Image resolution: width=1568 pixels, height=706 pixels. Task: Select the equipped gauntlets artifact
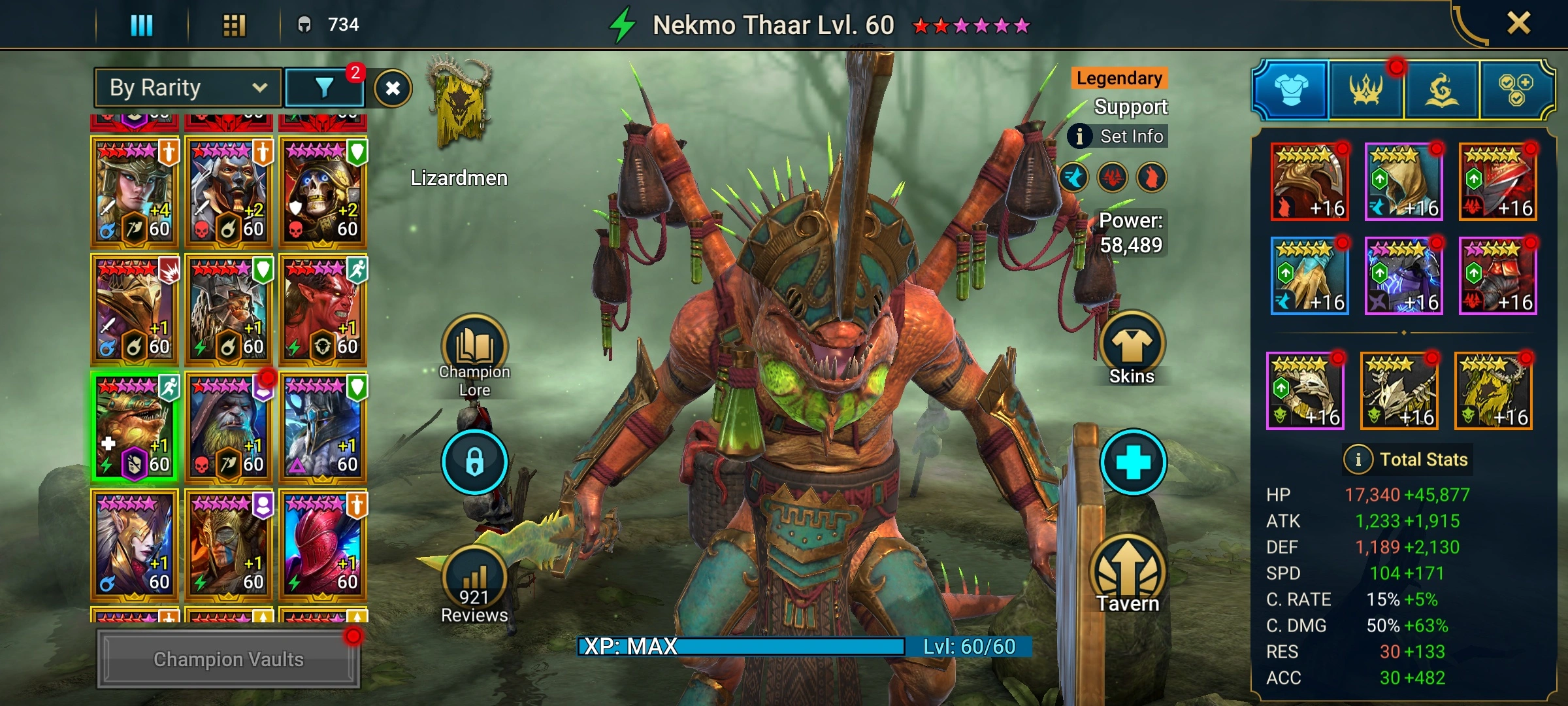coord(1310,276)
